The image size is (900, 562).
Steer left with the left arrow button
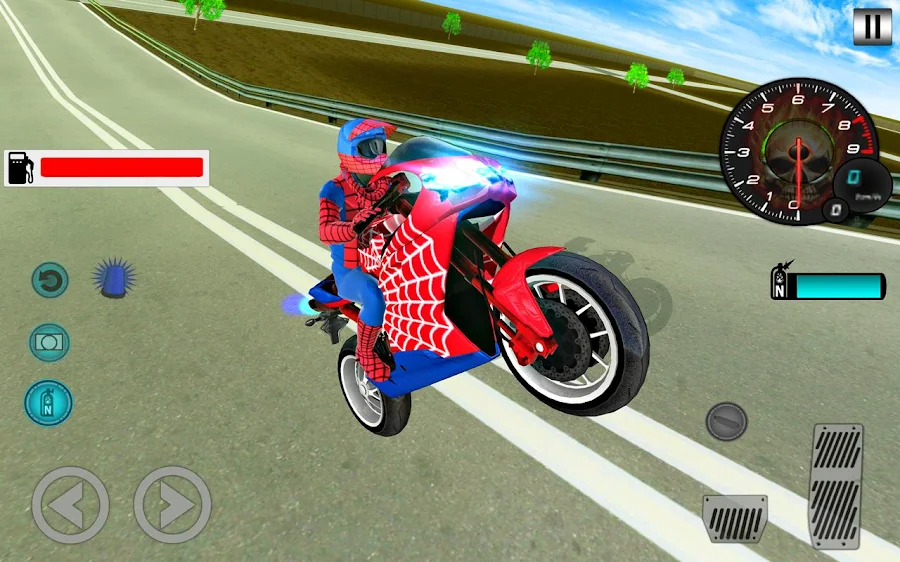coord(70,505)
